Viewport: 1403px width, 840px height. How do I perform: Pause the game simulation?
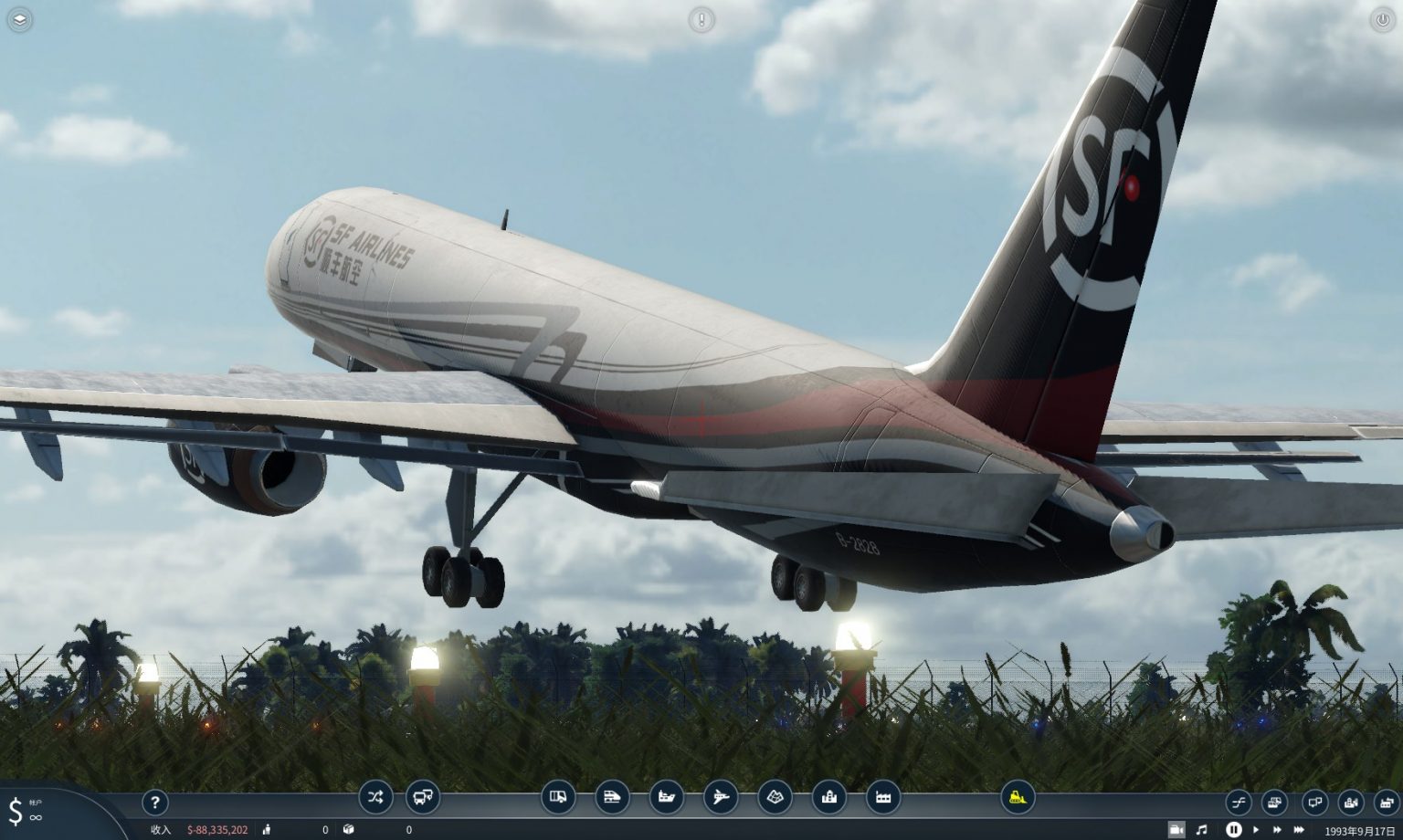[x=1234, y=830]
